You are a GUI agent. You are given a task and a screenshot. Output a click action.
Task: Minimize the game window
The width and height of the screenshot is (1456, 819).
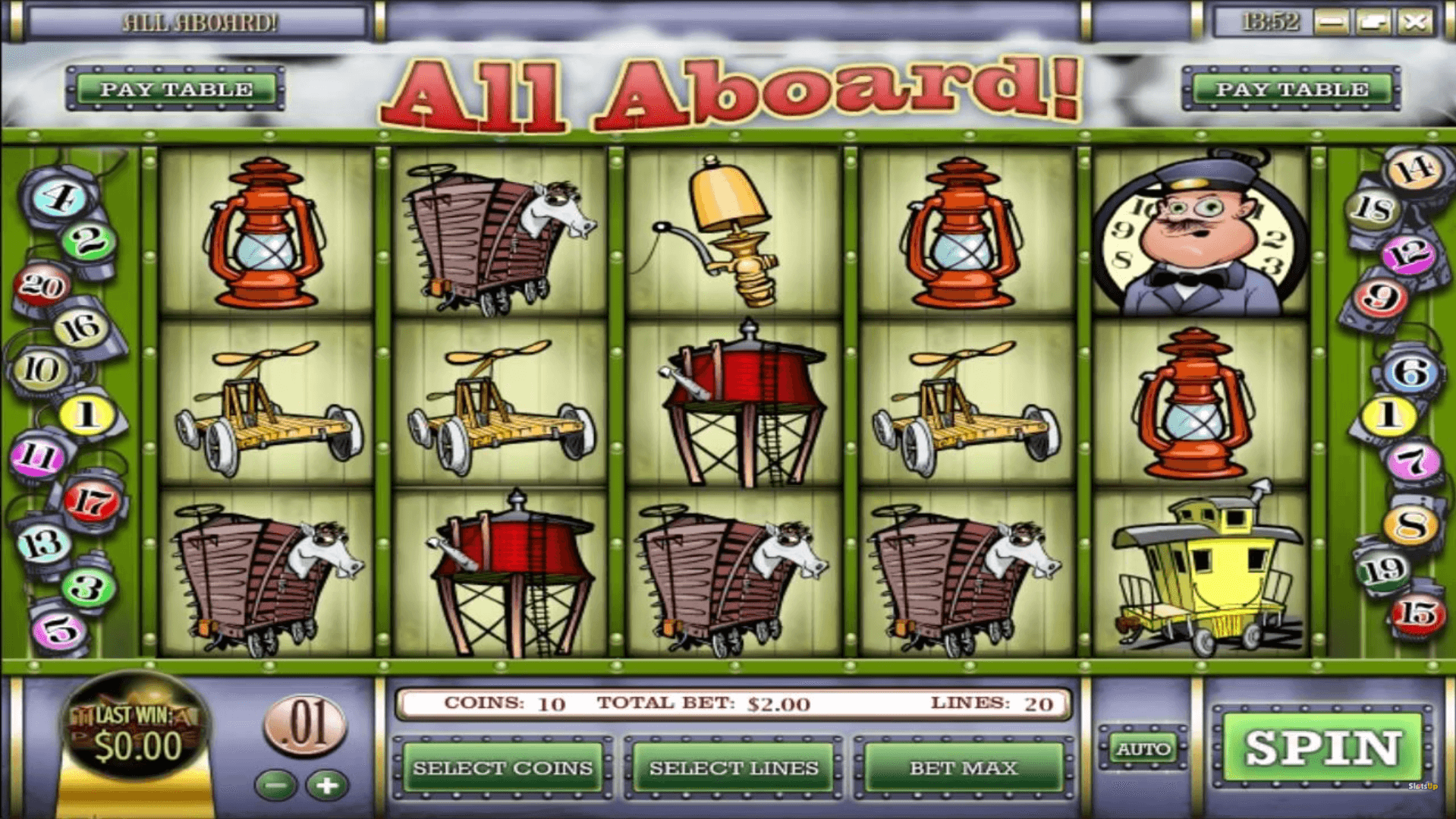click(1331, 22)
